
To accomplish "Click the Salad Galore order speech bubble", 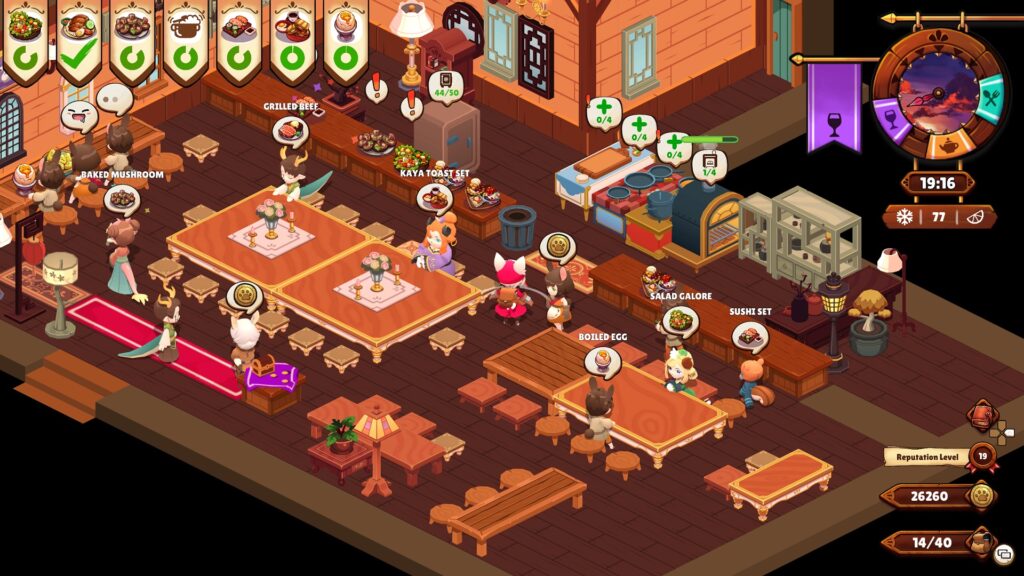I will coord(680,320).
